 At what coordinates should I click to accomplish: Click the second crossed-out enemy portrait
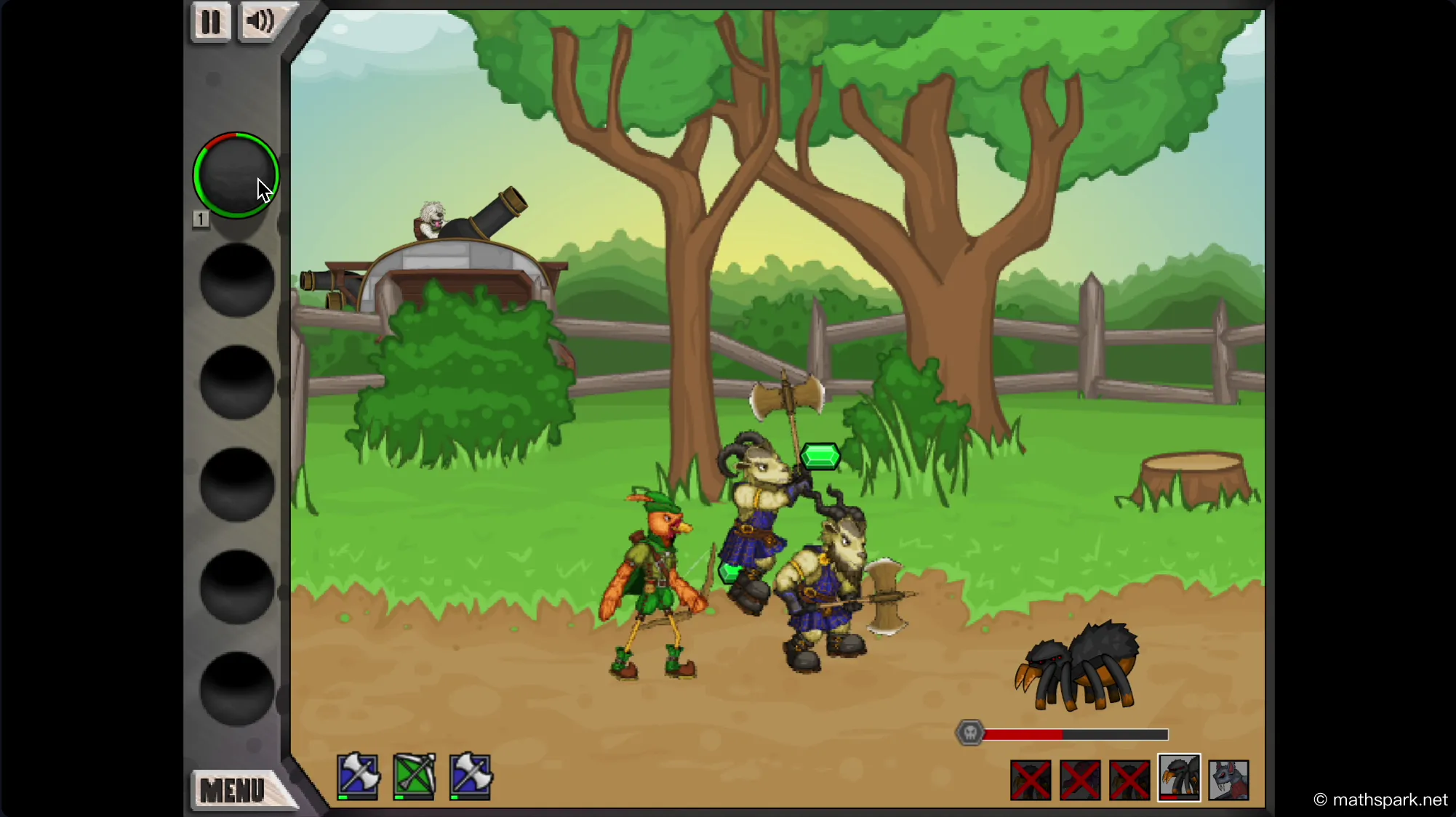click(x=1080, y=779)
